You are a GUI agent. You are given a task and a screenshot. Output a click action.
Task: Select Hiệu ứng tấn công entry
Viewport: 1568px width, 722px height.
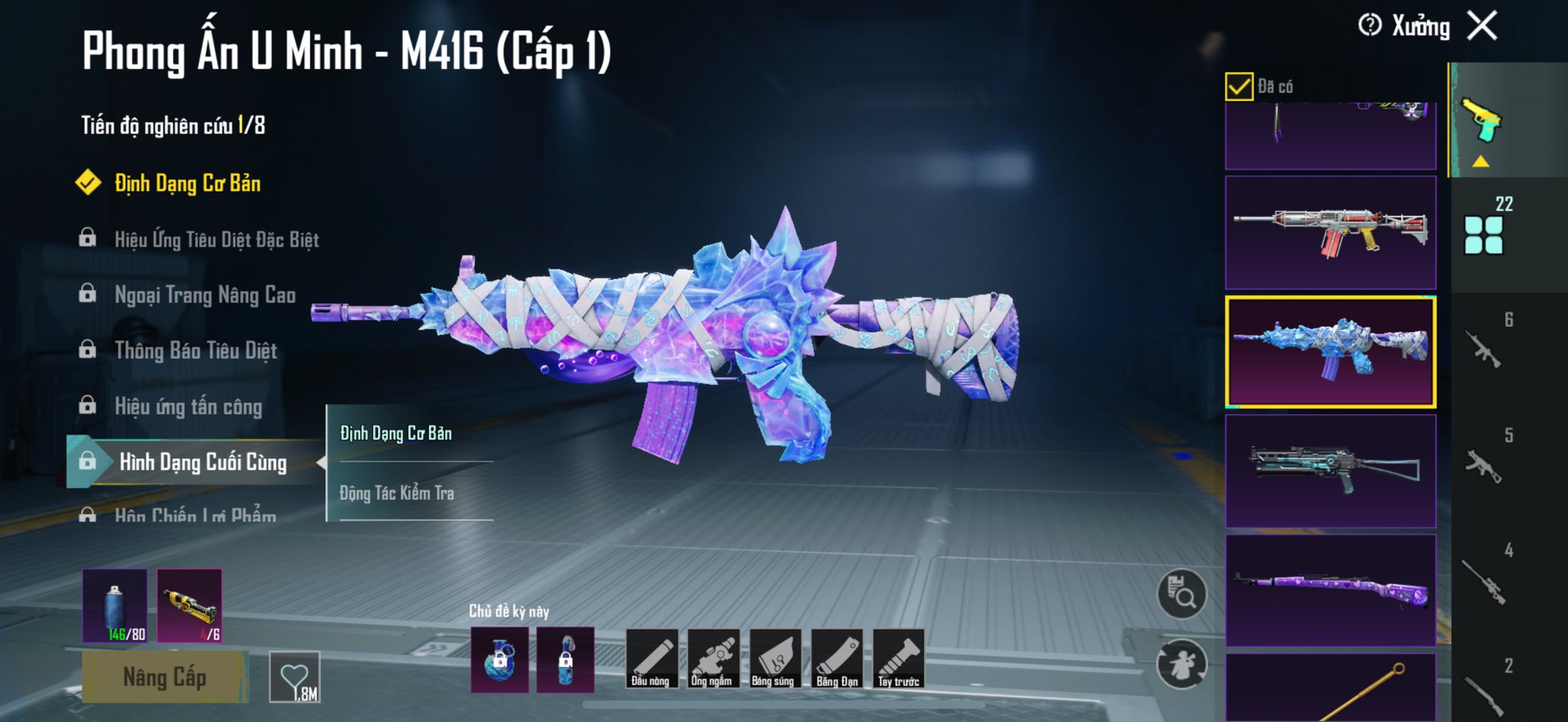[188, 407]
